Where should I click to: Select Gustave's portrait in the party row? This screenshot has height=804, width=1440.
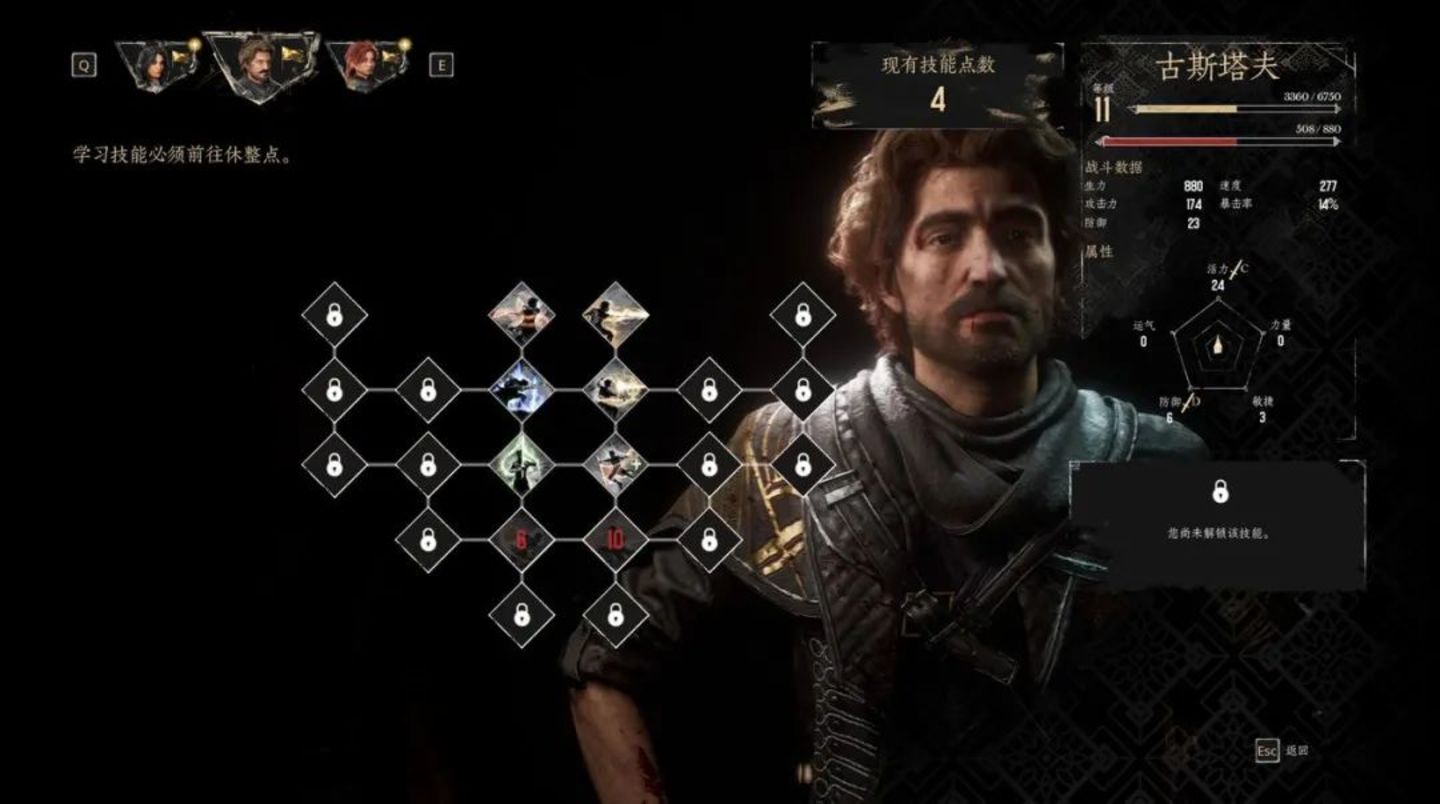tap(260, 64)
